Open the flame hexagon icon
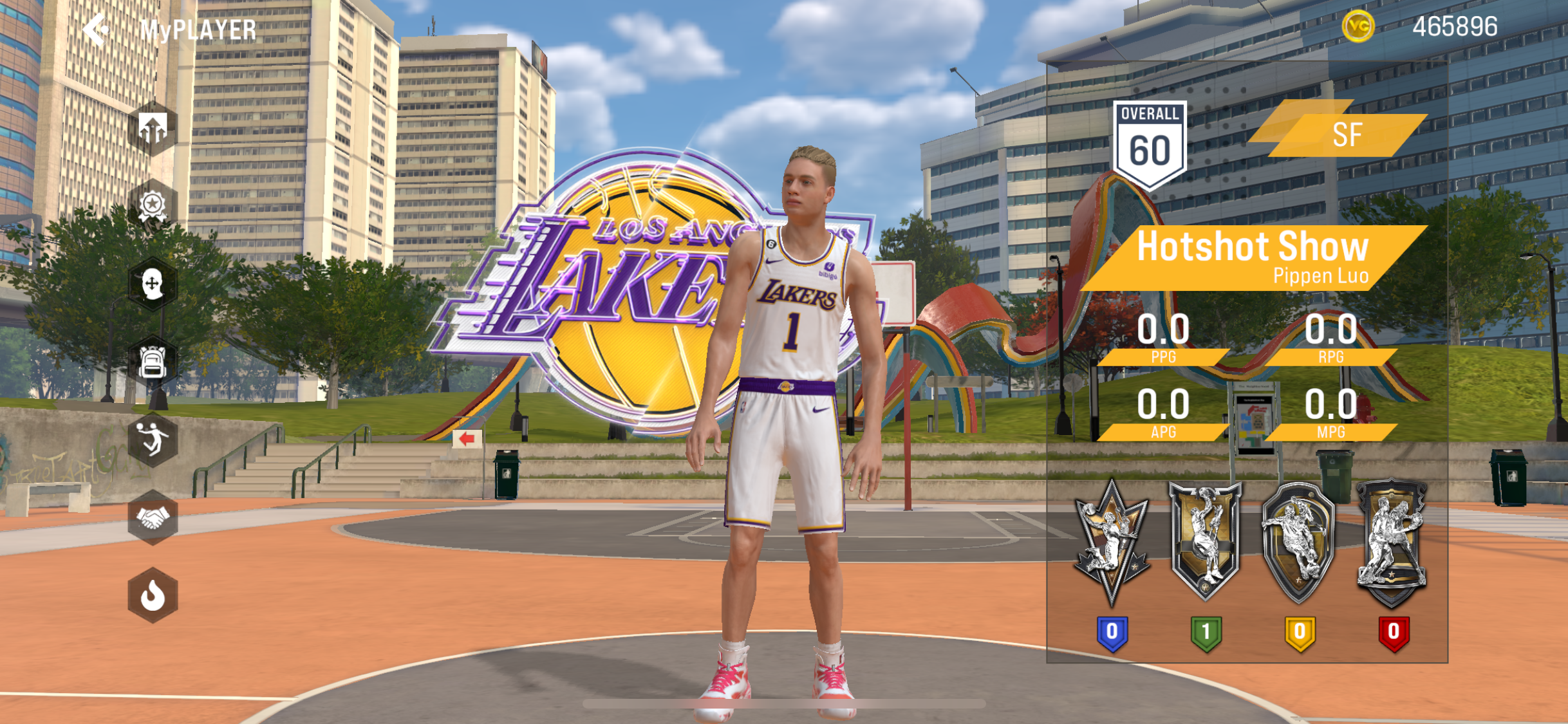1568x724 pixels. pyautogui.click(x=153, y=595)
